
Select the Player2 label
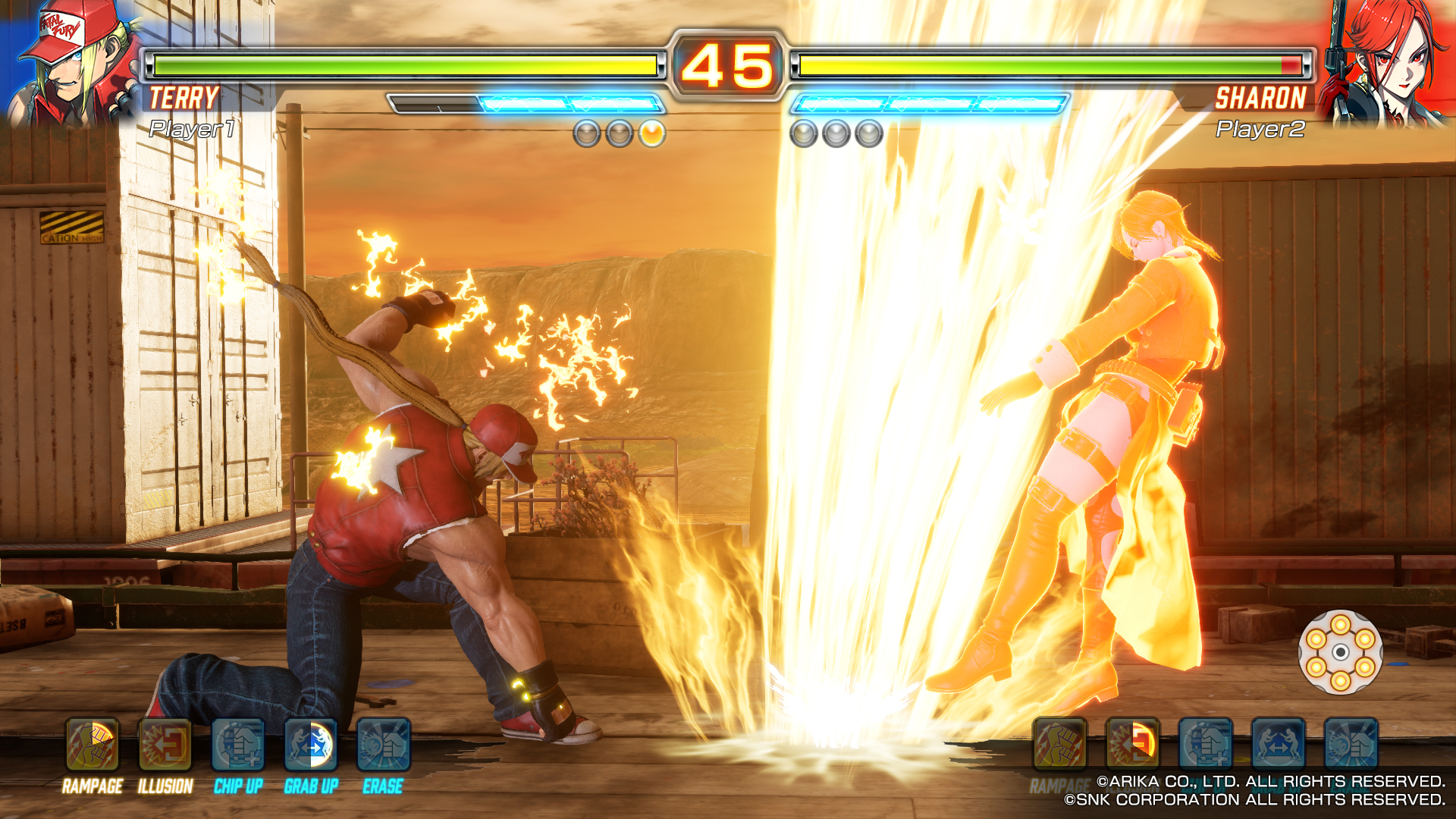(x=1260, y=130)
